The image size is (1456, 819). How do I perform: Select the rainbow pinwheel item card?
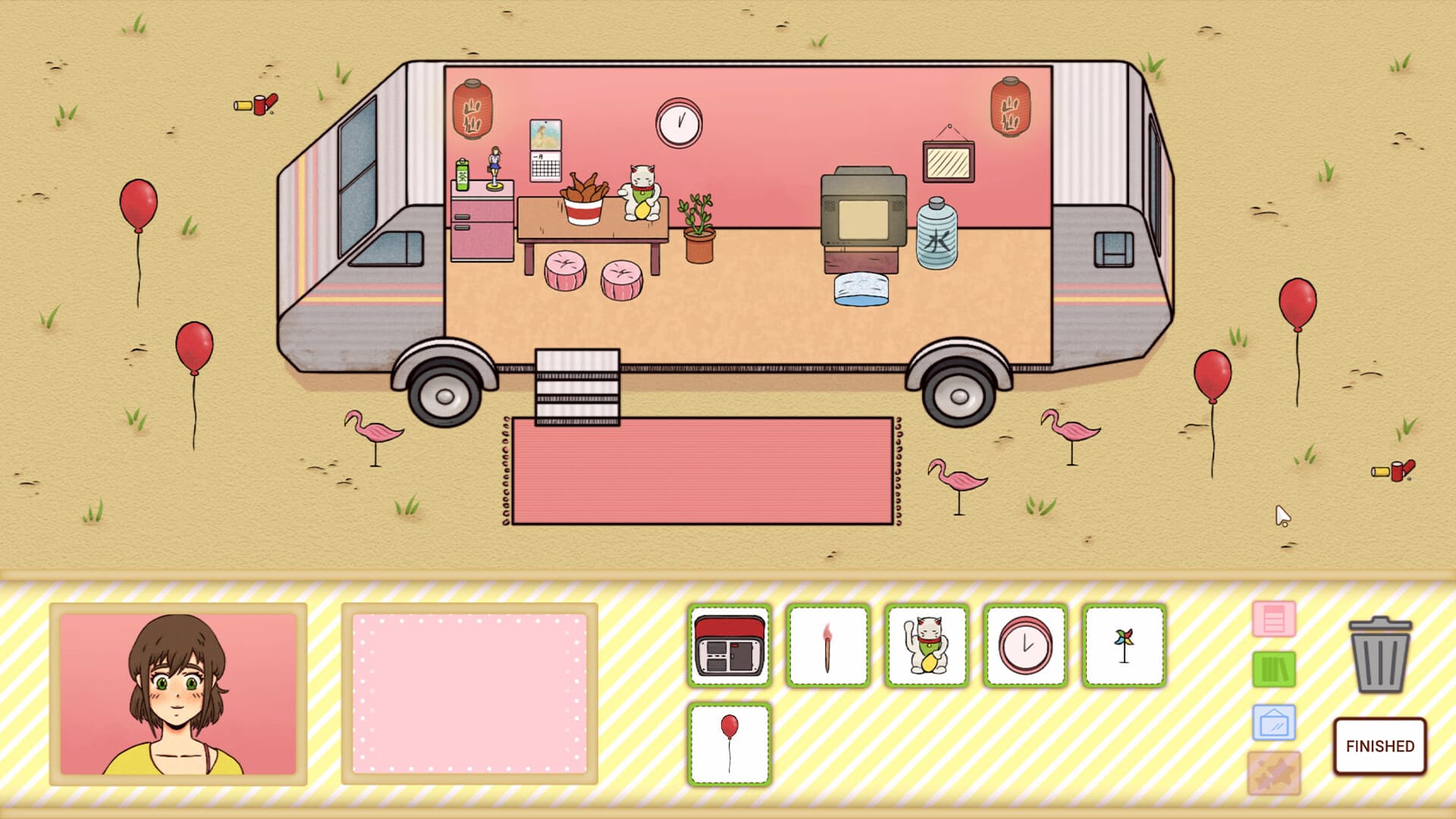[x=1123, y=645]
